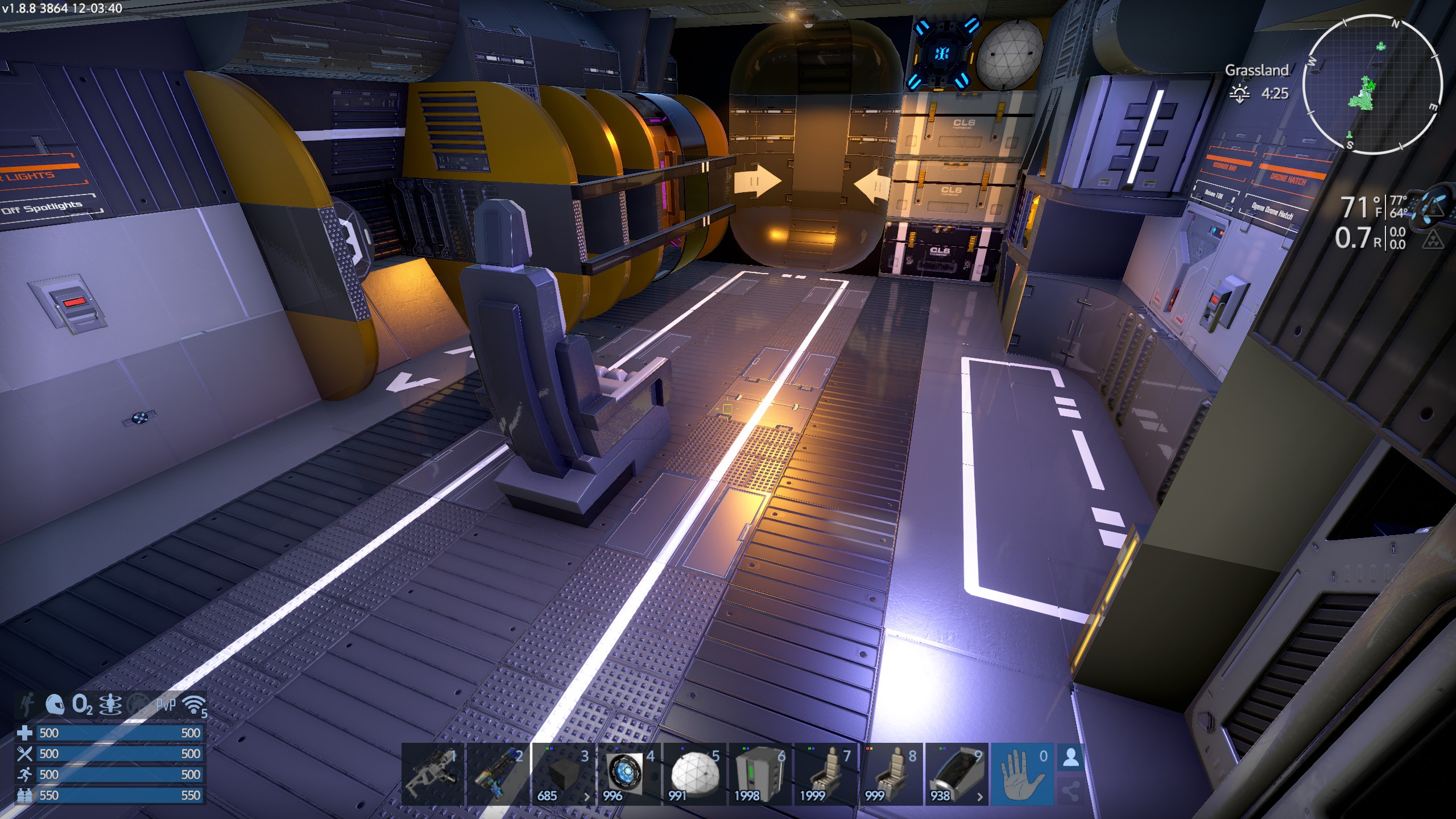Select the assault rifle in hotbar slot 1
1456x819 pixels.
pyautogui.click(x=433, y=773)
